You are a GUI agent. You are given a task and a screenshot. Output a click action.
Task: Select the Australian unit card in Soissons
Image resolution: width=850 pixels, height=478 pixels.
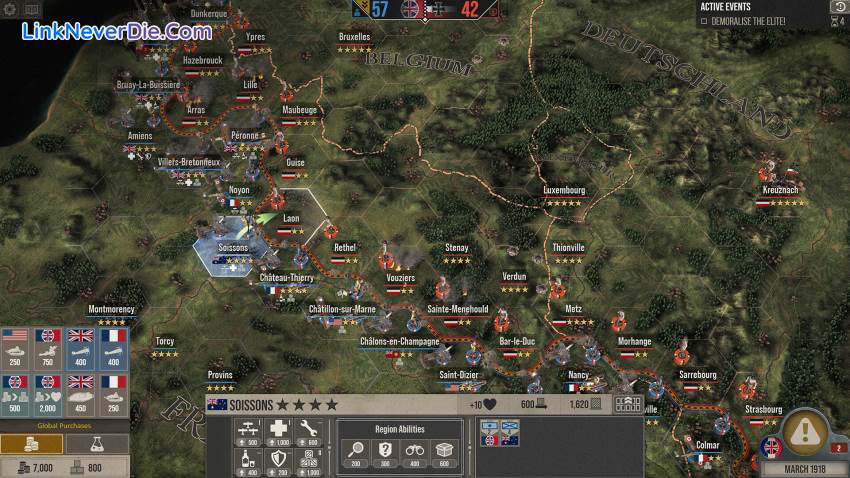coord(509,432)
